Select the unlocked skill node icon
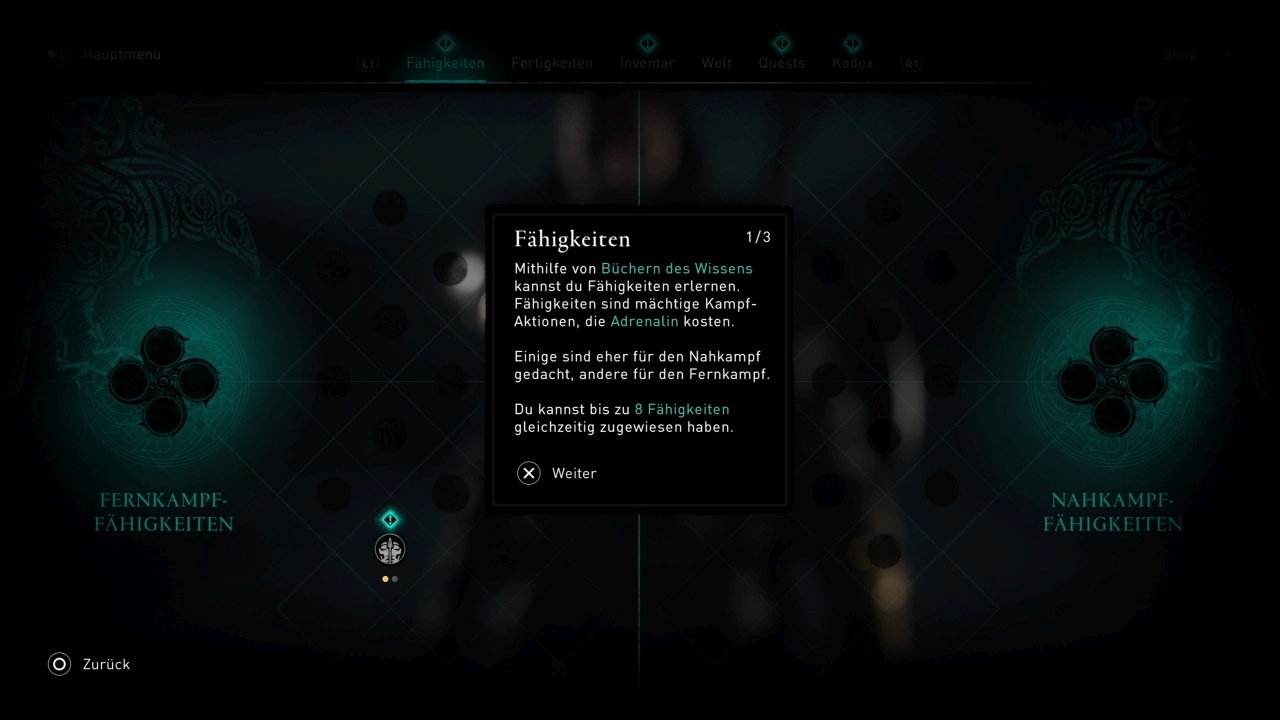 click(389, 549)
